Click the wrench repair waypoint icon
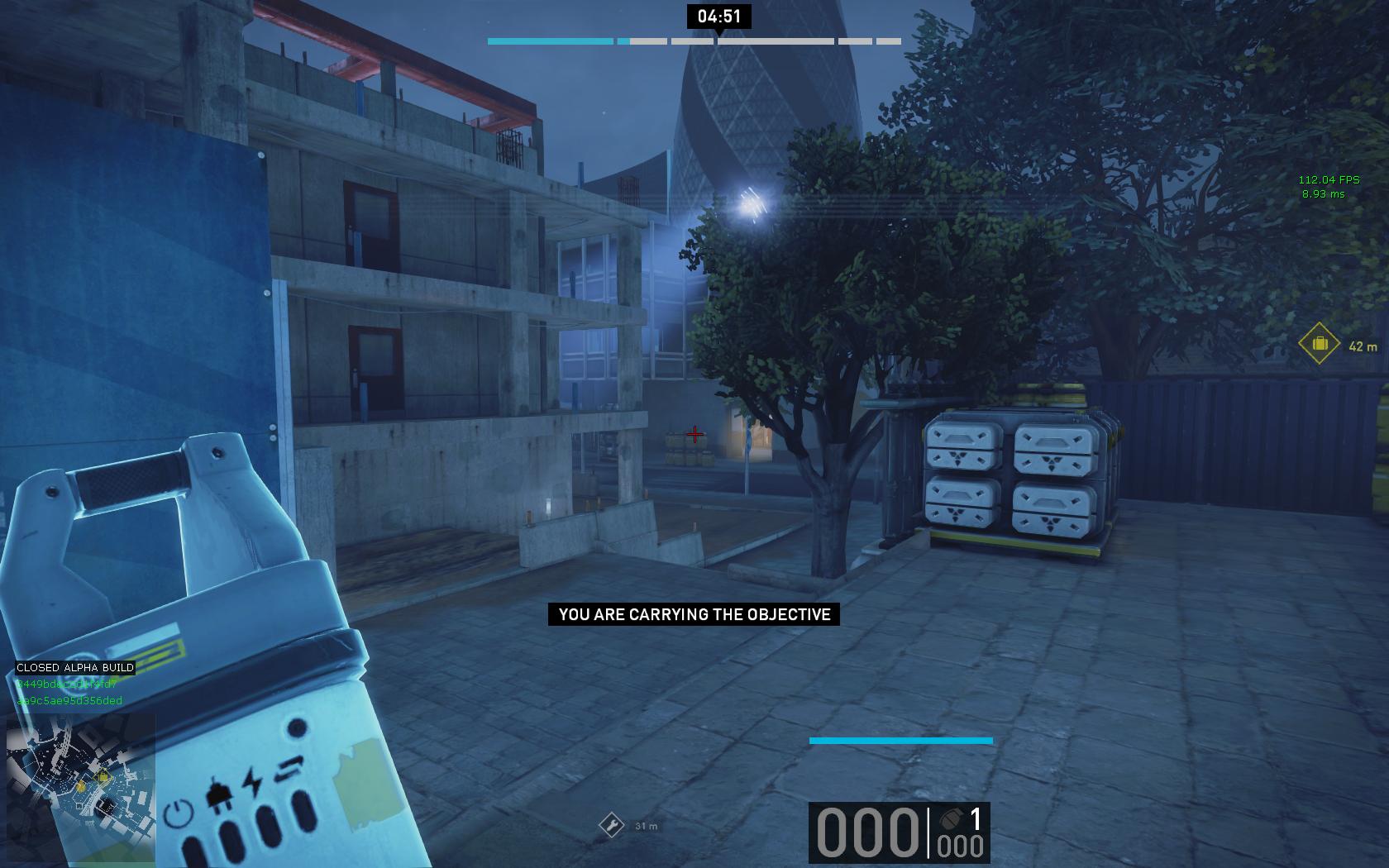The height and width of the screenshot is (868, 1389). click(x=611, y=825)
